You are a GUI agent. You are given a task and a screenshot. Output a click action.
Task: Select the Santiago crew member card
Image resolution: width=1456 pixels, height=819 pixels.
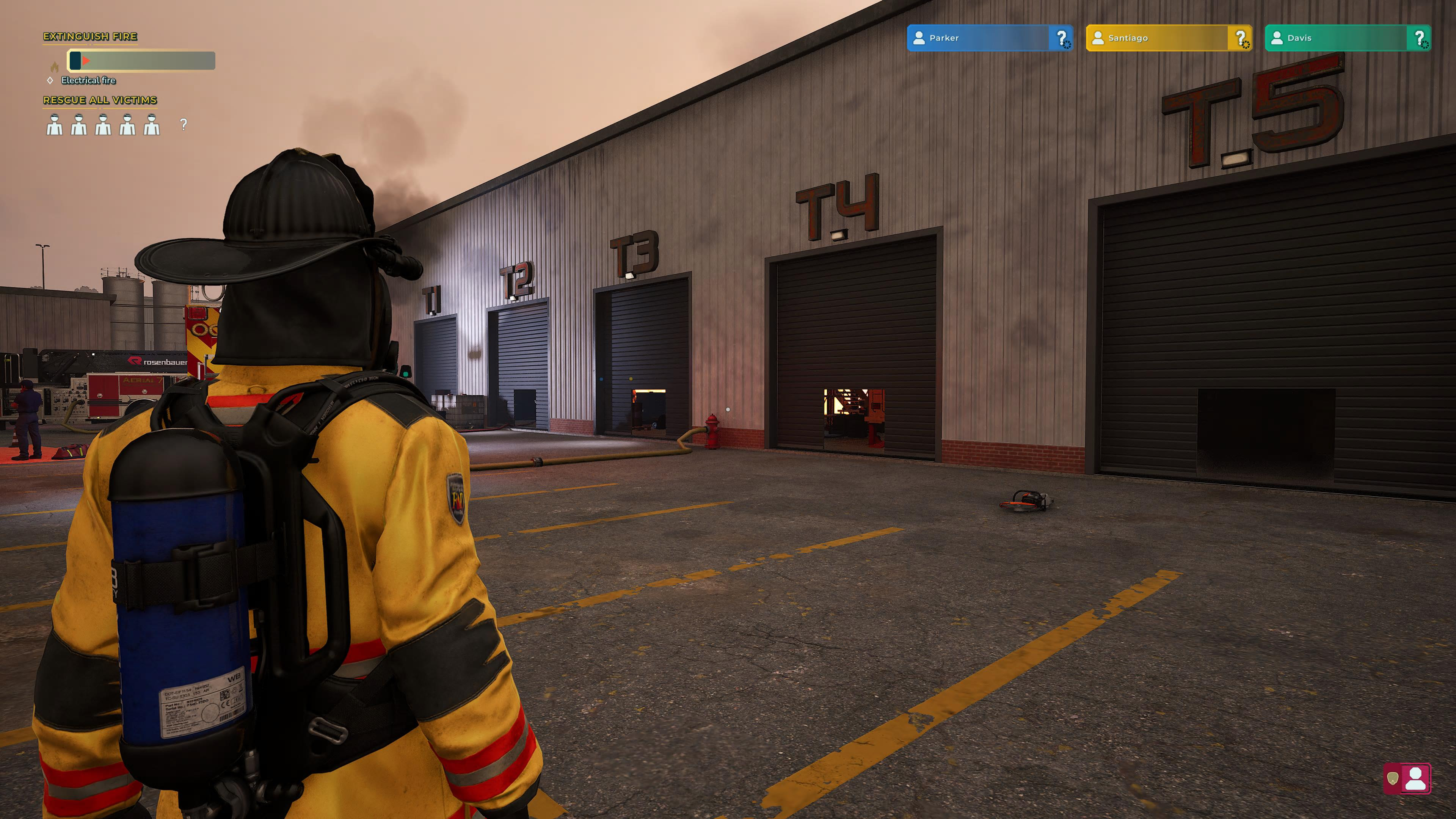[1168, 38]
